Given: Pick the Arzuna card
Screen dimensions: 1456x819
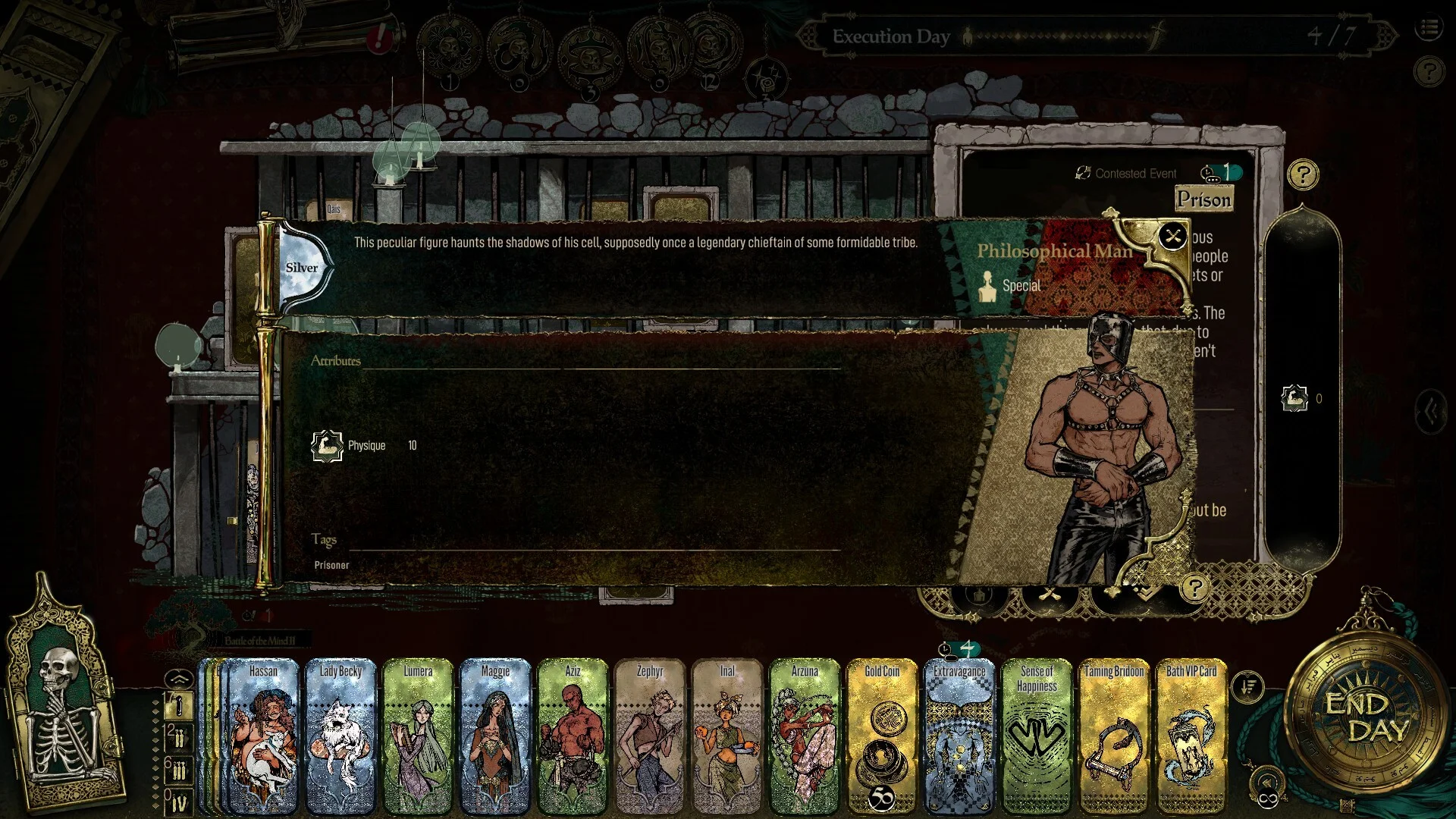Looking at the screenshot, I should (x=805, y=736).
